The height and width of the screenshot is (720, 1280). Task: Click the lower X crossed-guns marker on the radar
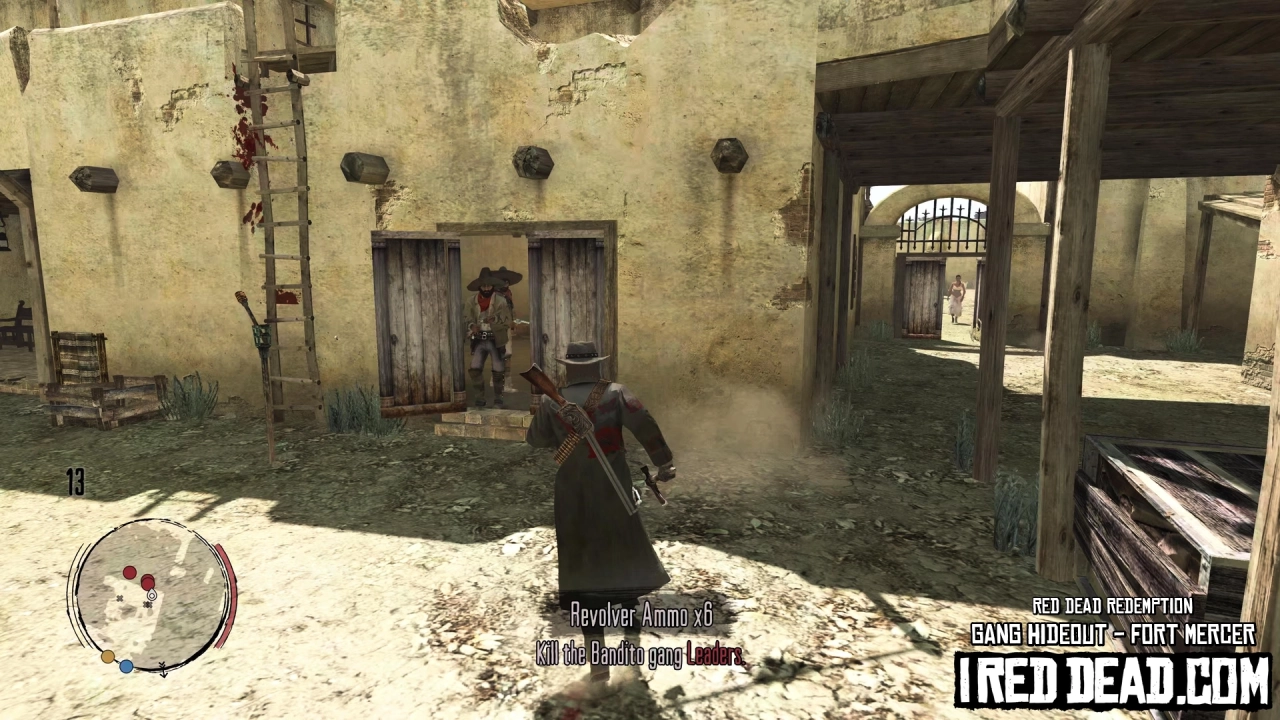pyautogui.click(x=147, y=605)
